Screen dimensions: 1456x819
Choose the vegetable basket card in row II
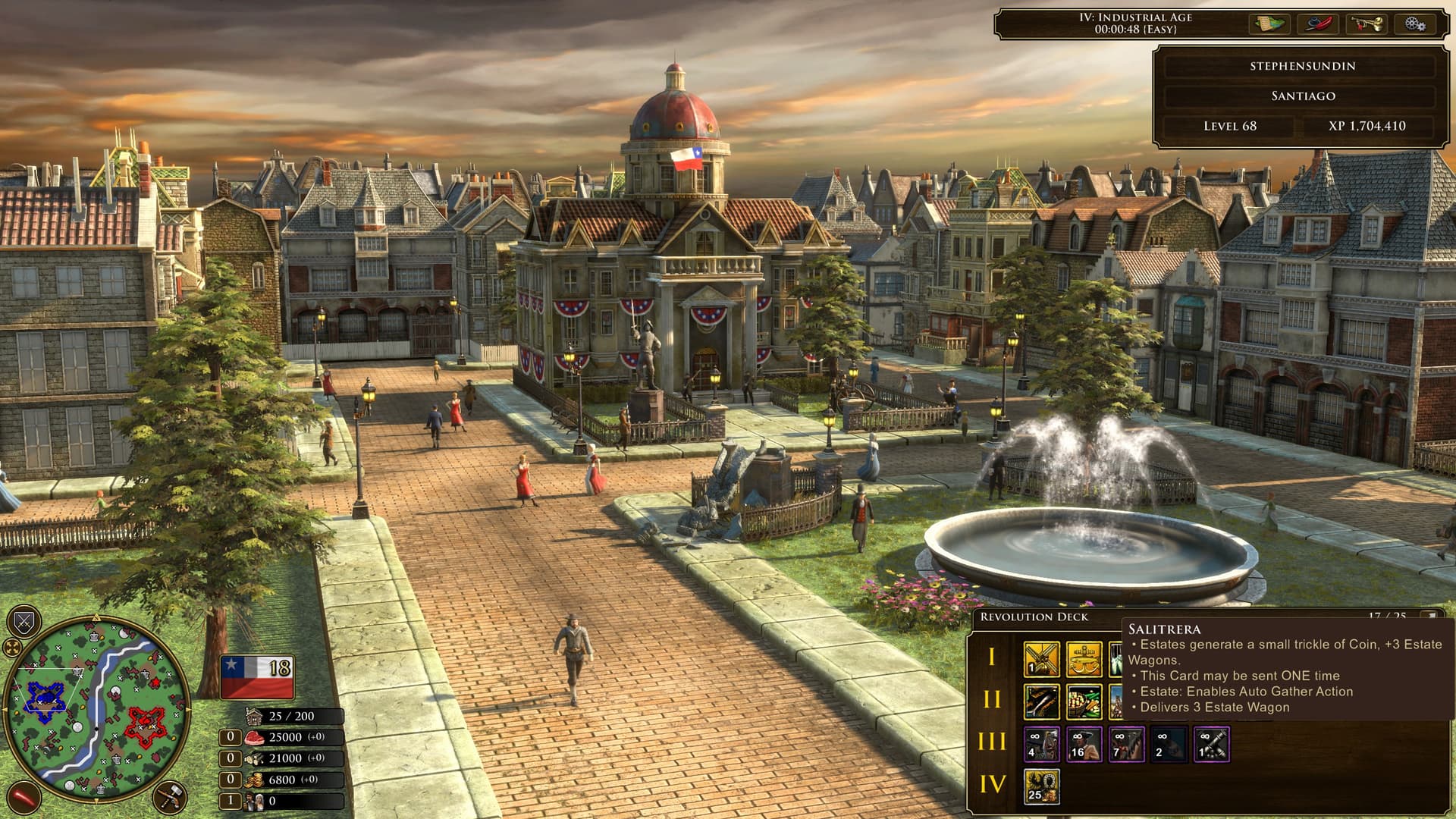pyautogui.click(x=1084, y=702)
